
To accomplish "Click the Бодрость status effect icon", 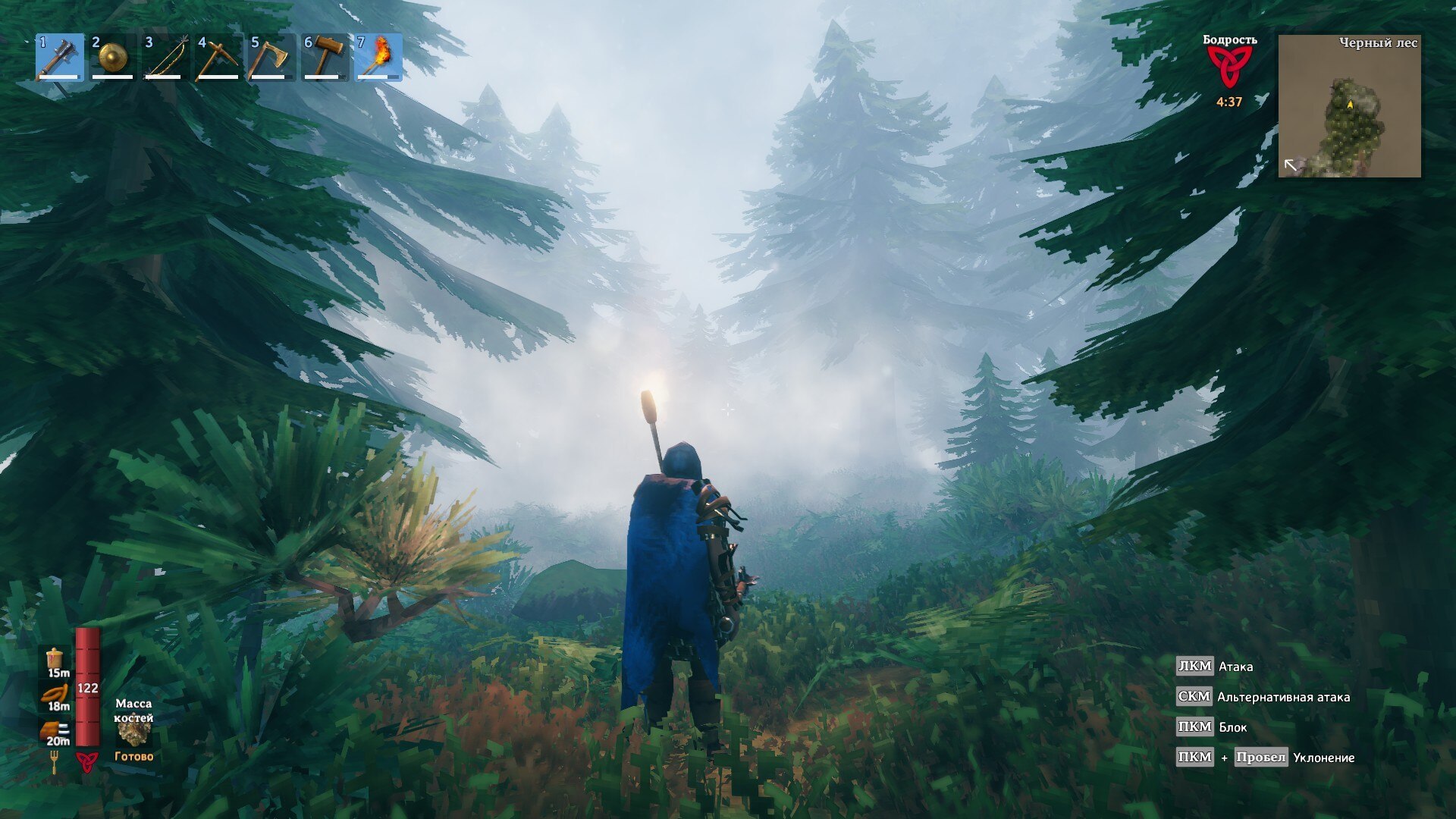I will click(x=1228, y=67).
